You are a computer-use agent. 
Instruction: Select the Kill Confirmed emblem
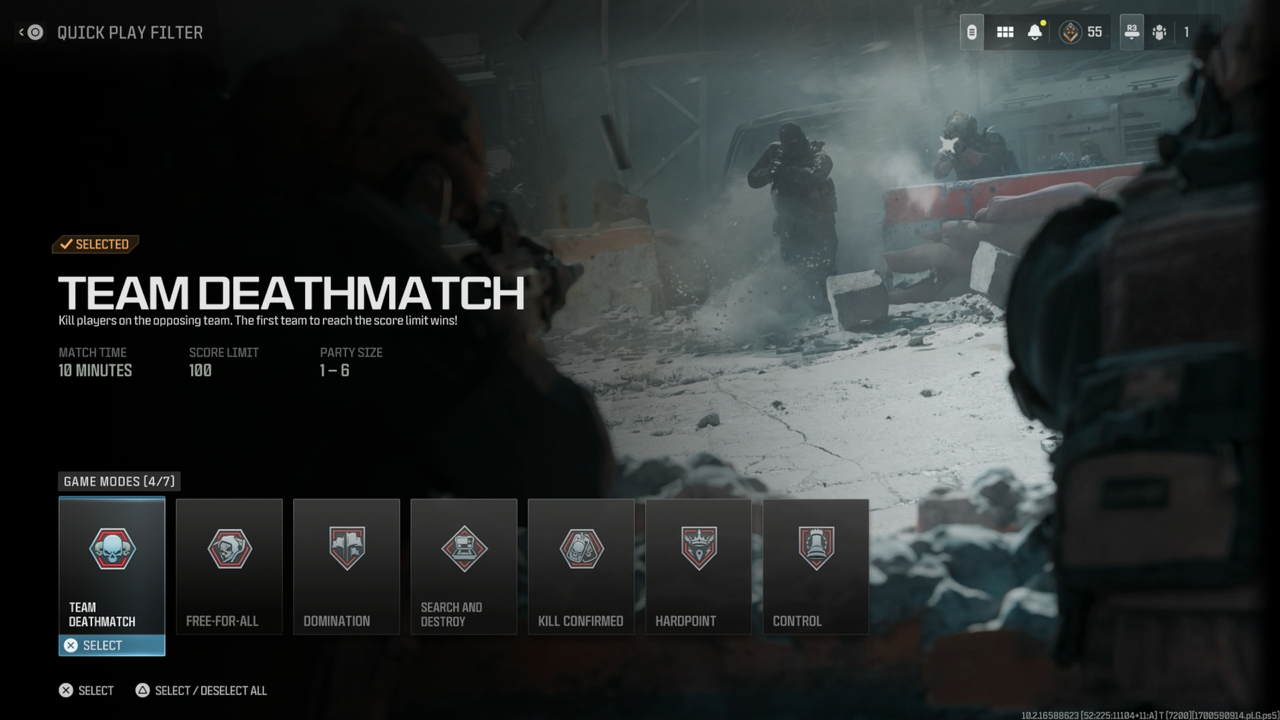580,548
